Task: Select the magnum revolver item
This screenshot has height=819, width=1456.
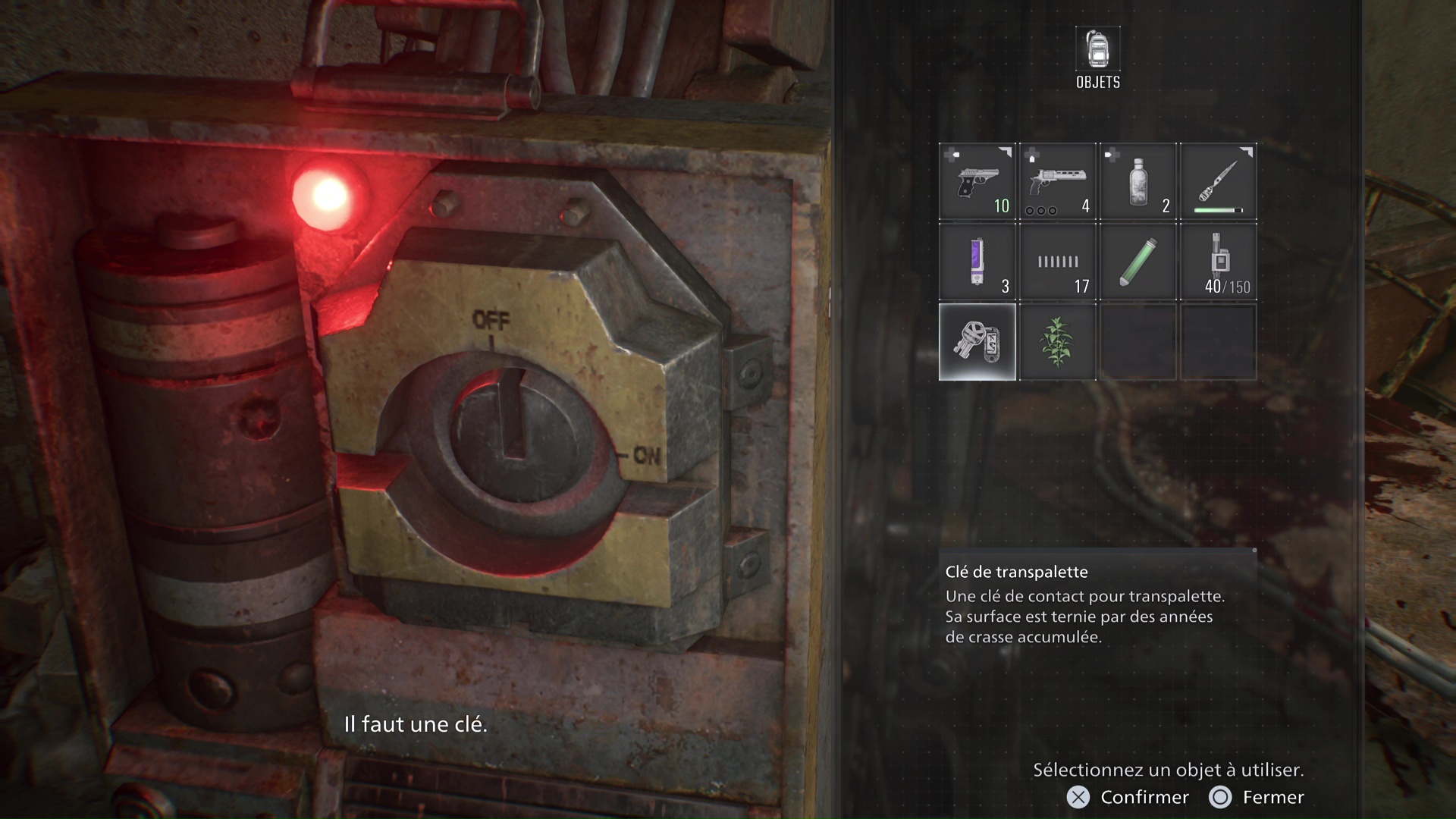Action: coord(1057,182)
